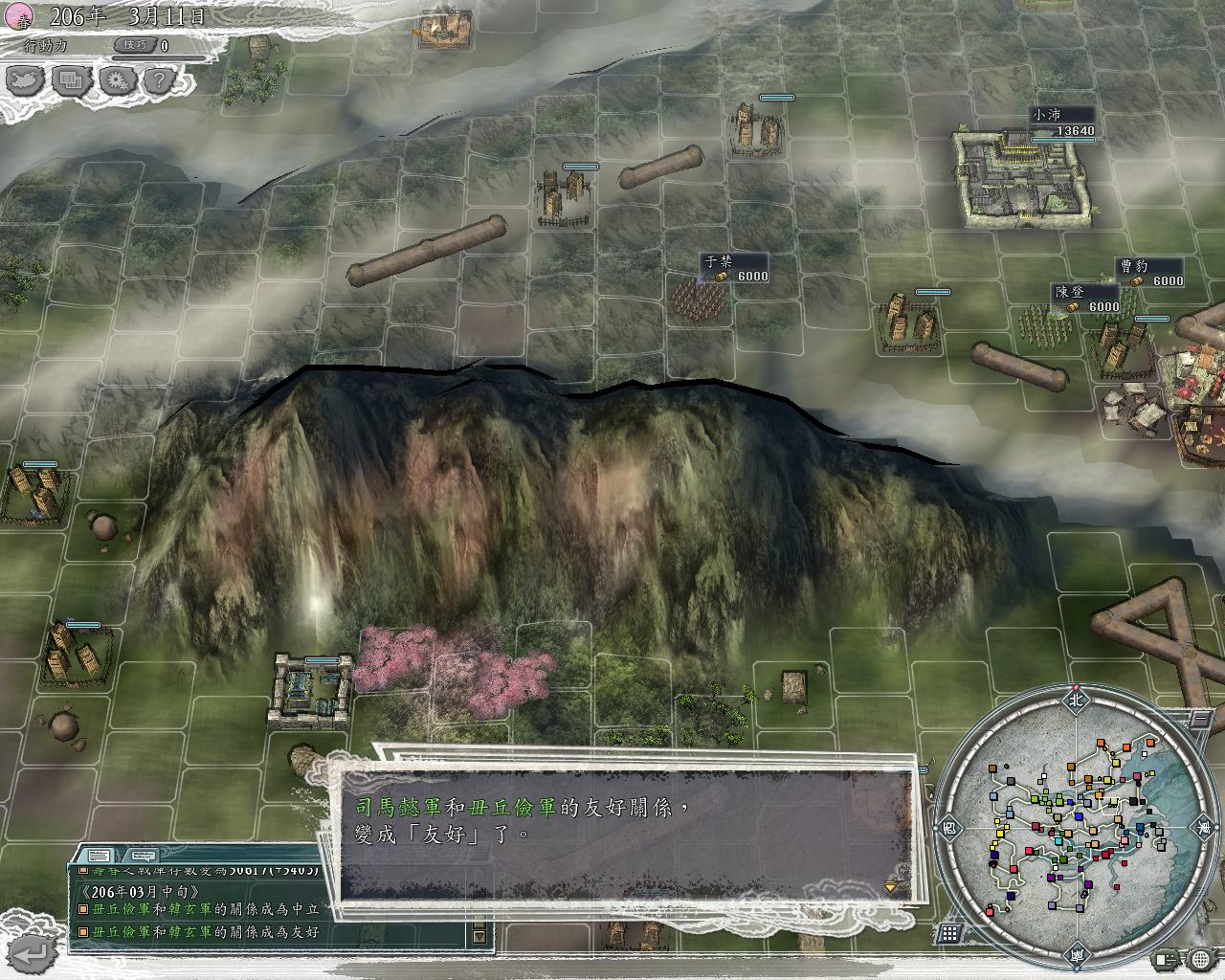Click the circular minimap of China
This screenshot has height=980, width=1225.
click(1077, 826)
